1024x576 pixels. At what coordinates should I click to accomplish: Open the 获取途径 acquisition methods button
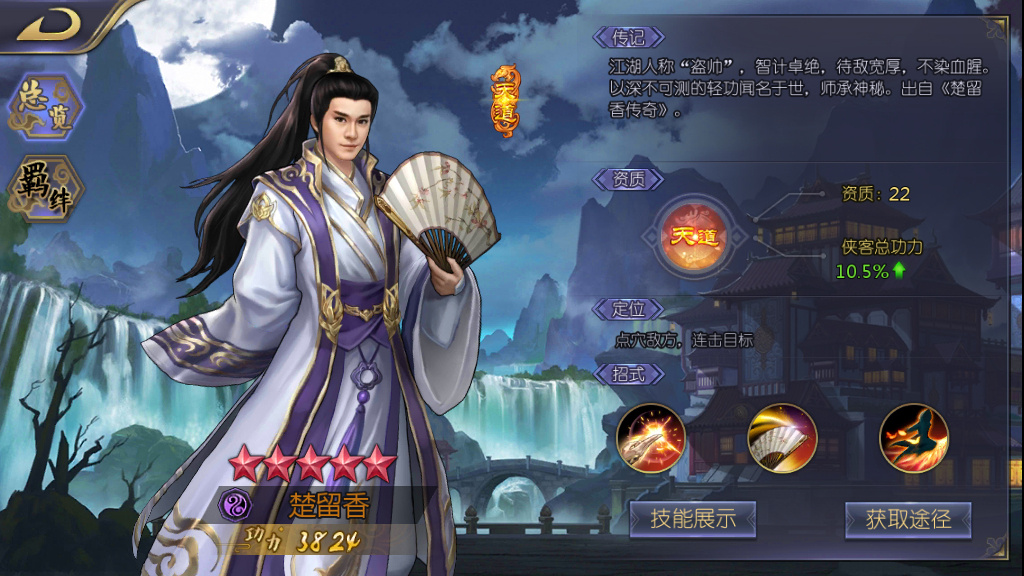coord(908,519)
